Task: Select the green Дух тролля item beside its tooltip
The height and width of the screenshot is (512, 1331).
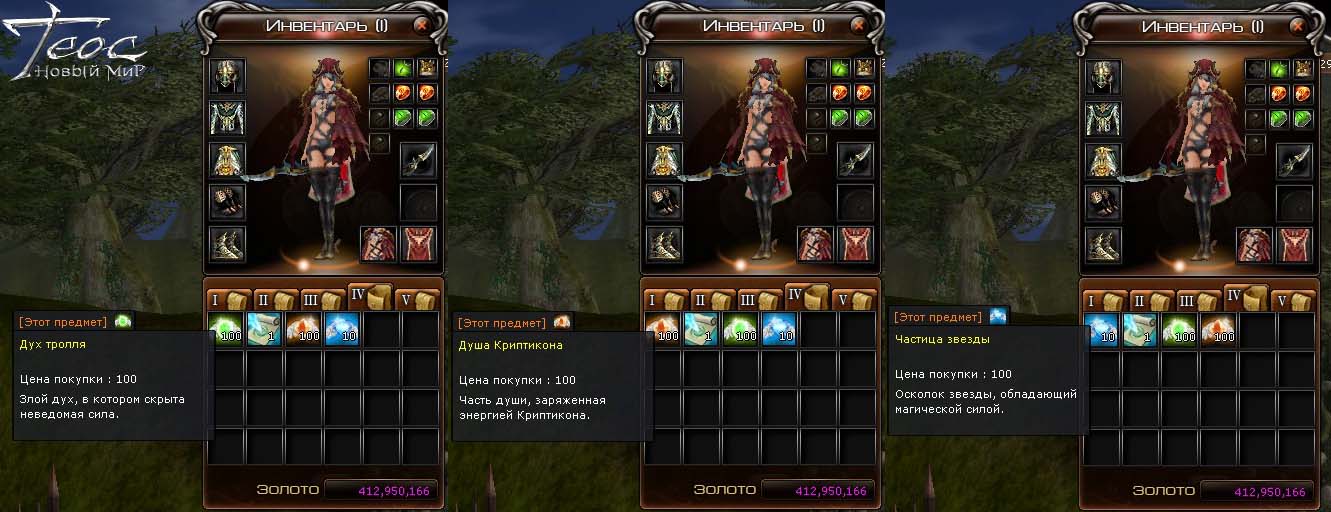Action: 226,329
